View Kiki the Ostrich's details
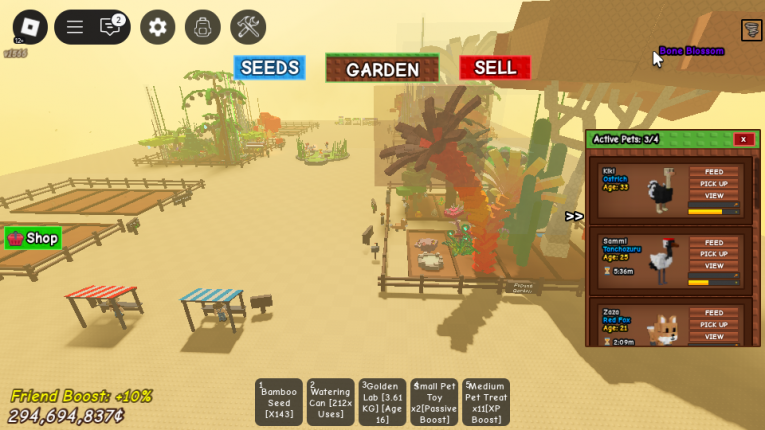765x430 pixels. tap(714, 196)
